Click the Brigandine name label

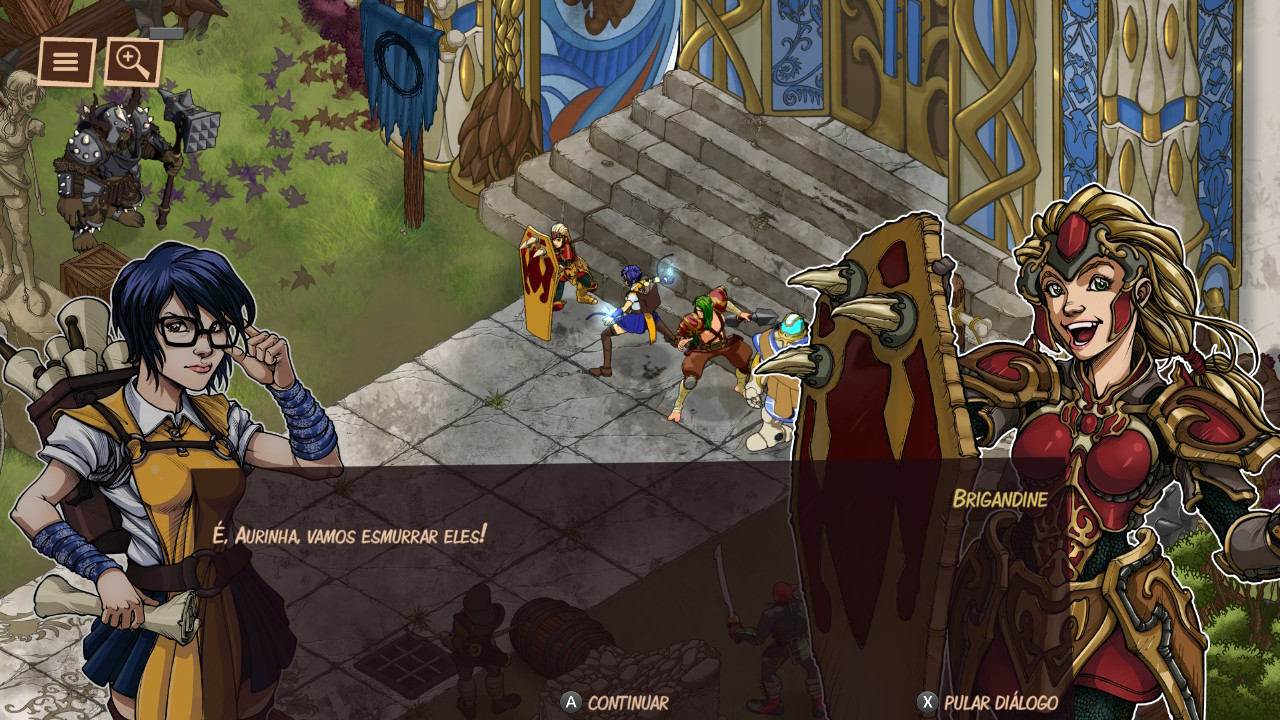[x=1001, y=499]
